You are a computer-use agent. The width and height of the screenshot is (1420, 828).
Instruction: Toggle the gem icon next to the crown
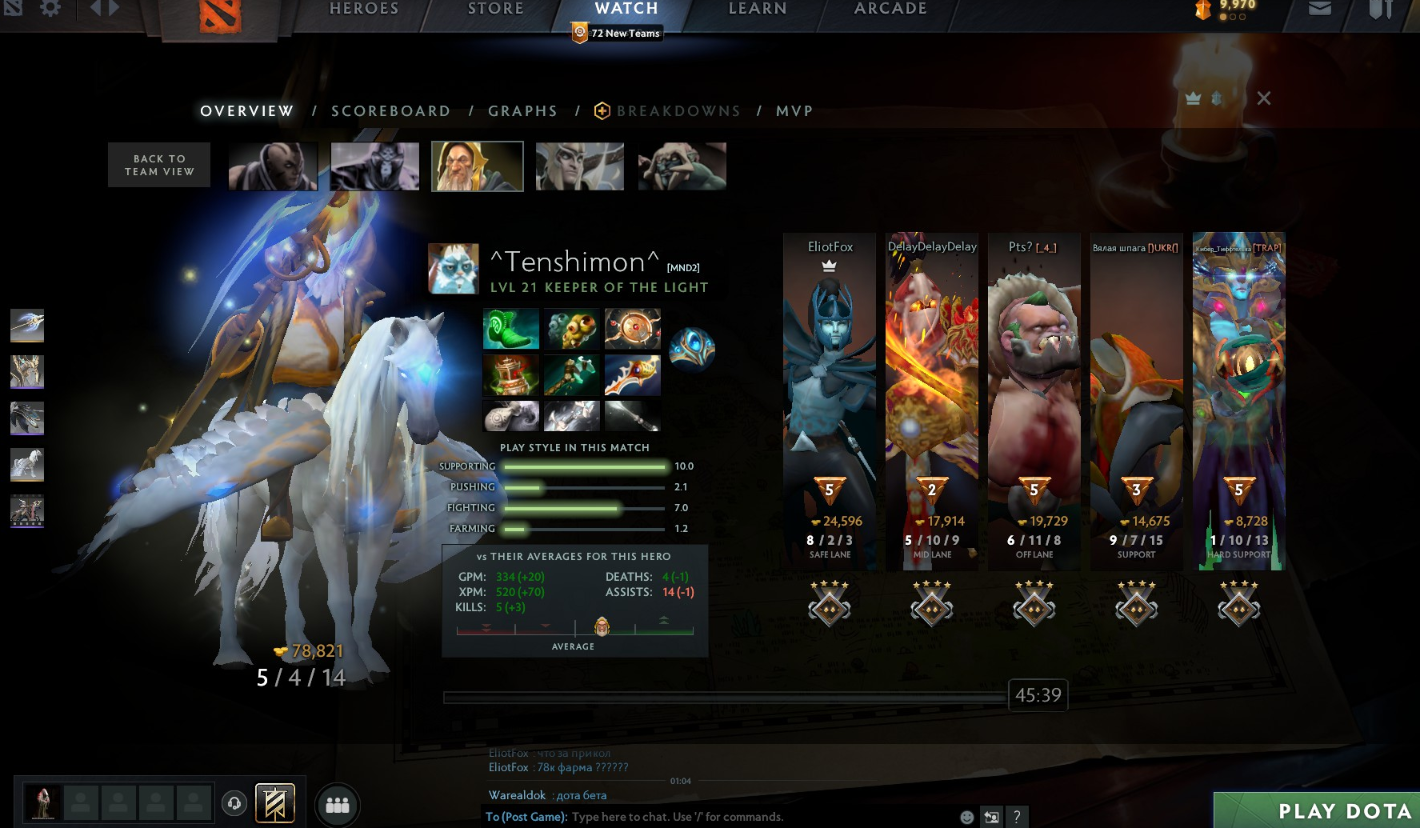coord(1214,99)
